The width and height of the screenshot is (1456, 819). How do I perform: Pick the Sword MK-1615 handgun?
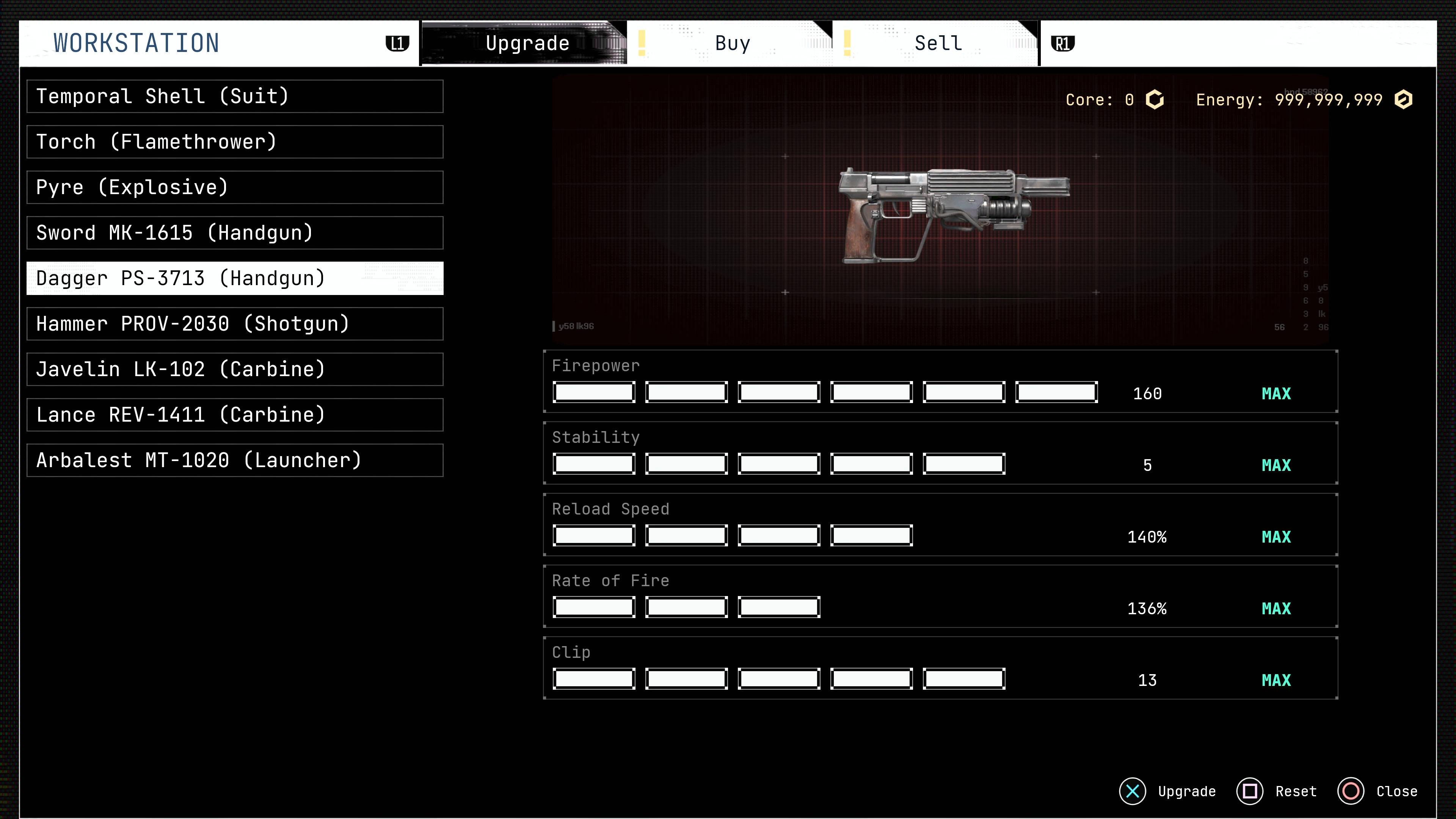point(235,233)
